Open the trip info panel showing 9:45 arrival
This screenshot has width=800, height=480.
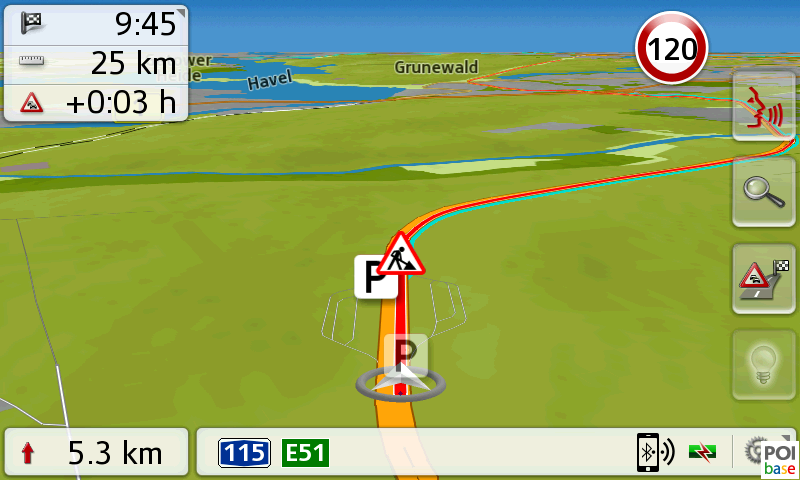pyautogui.click(x=96, y=63)
